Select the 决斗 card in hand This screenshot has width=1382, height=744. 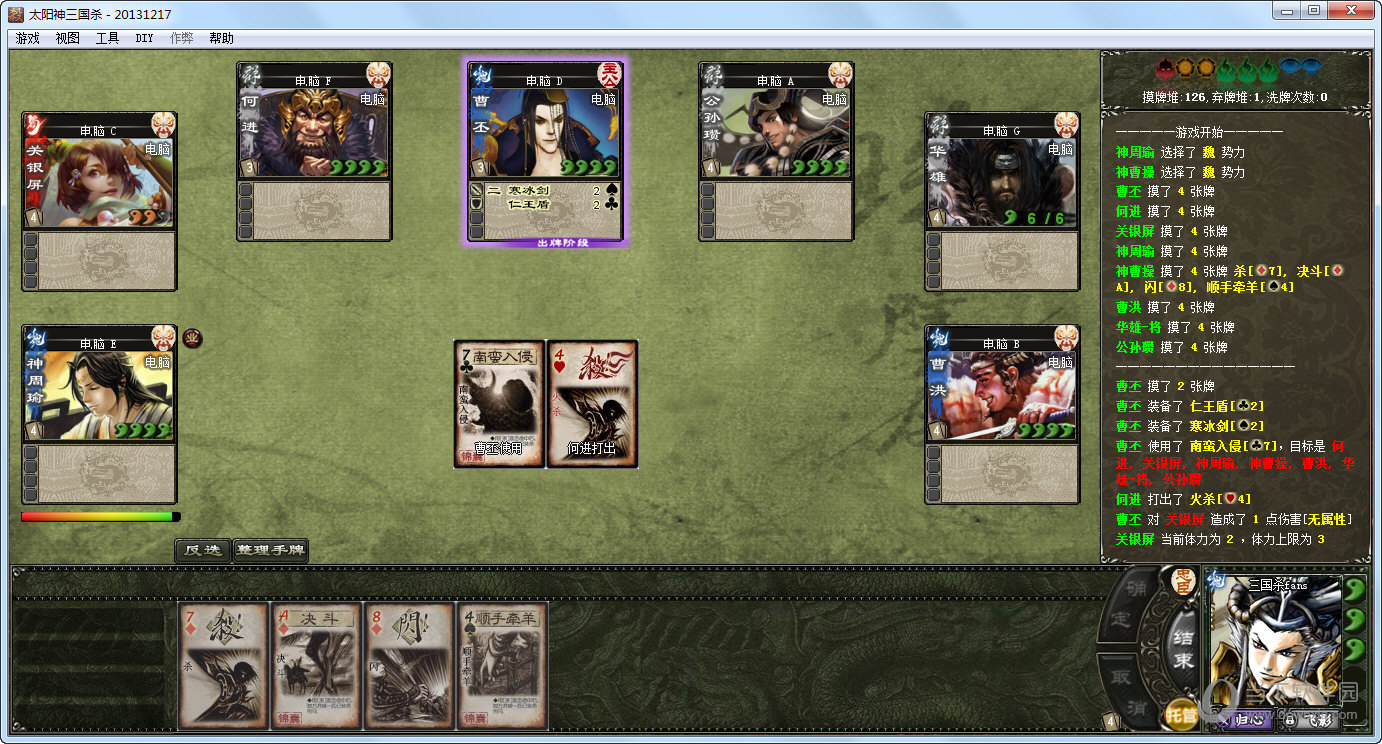pos(316,665)
